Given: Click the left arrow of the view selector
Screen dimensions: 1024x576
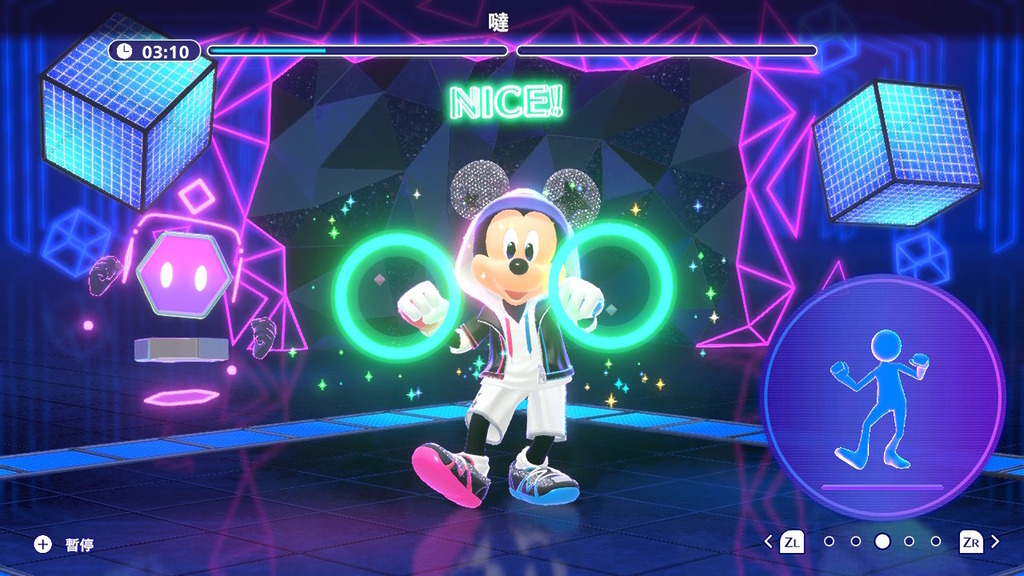Looking at the screenshot, I should pyautogui.click(x=768, y=542).
